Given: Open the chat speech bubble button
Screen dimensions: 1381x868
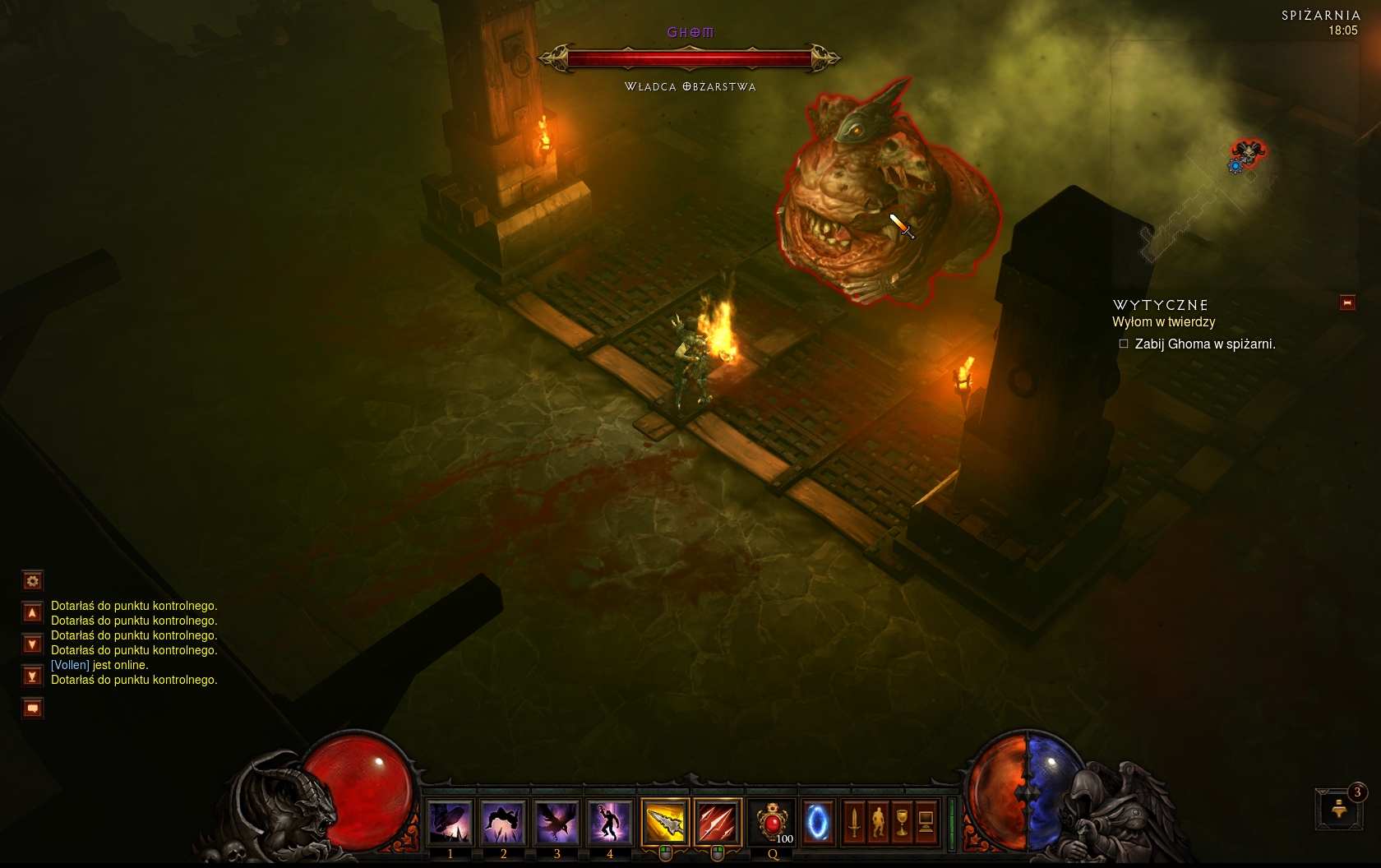Looking at the screenshot, I should 32,708.
